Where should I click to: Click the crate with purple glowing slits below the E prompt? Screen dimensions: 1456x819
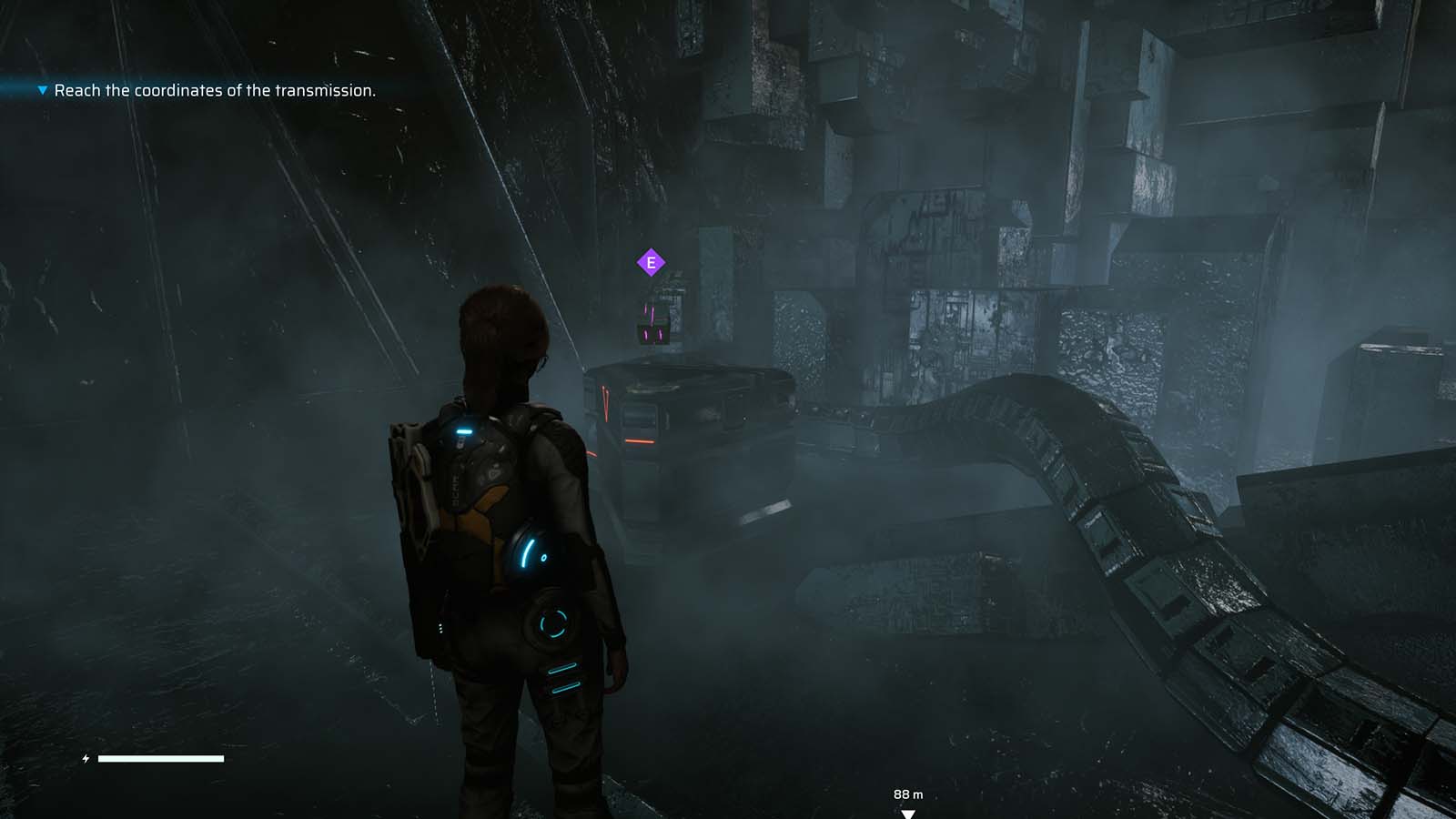[652, 326]
